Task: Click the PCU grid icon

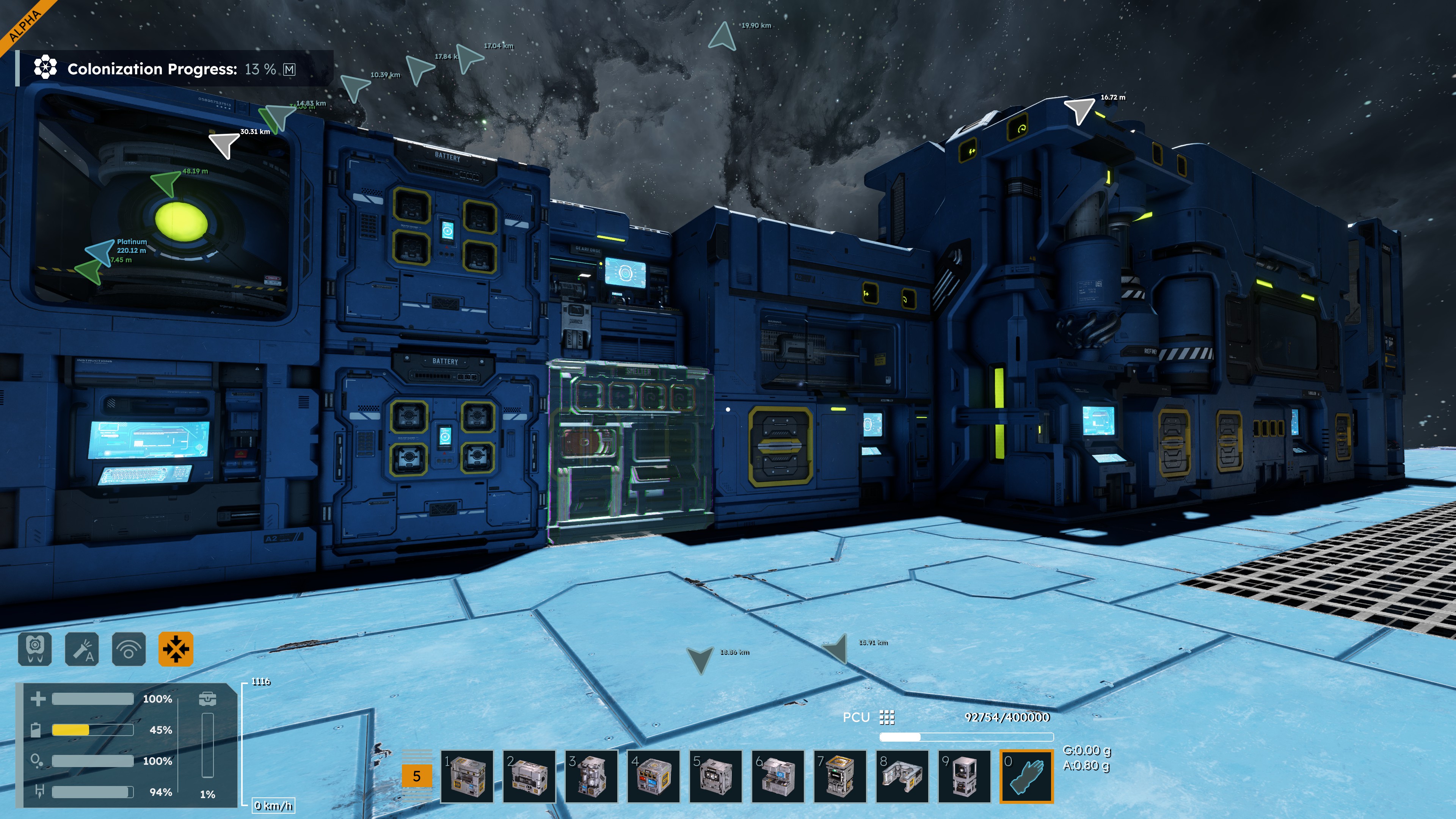Action: click(x=887, y=717)
